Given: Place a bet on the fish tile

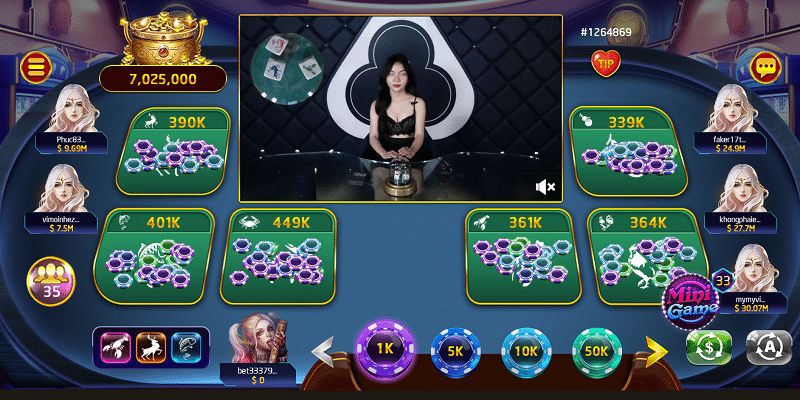Looking at the screenshot, I should pyautogui.click(x=155, y=255).
